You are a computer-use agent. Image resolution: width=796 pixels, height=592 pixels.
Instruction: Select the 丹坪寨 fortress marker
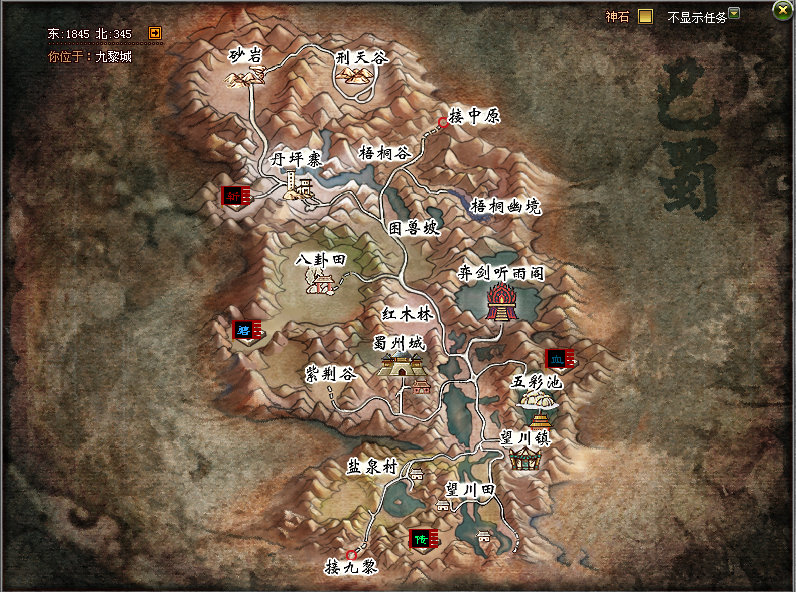click(x=298, y=182)
